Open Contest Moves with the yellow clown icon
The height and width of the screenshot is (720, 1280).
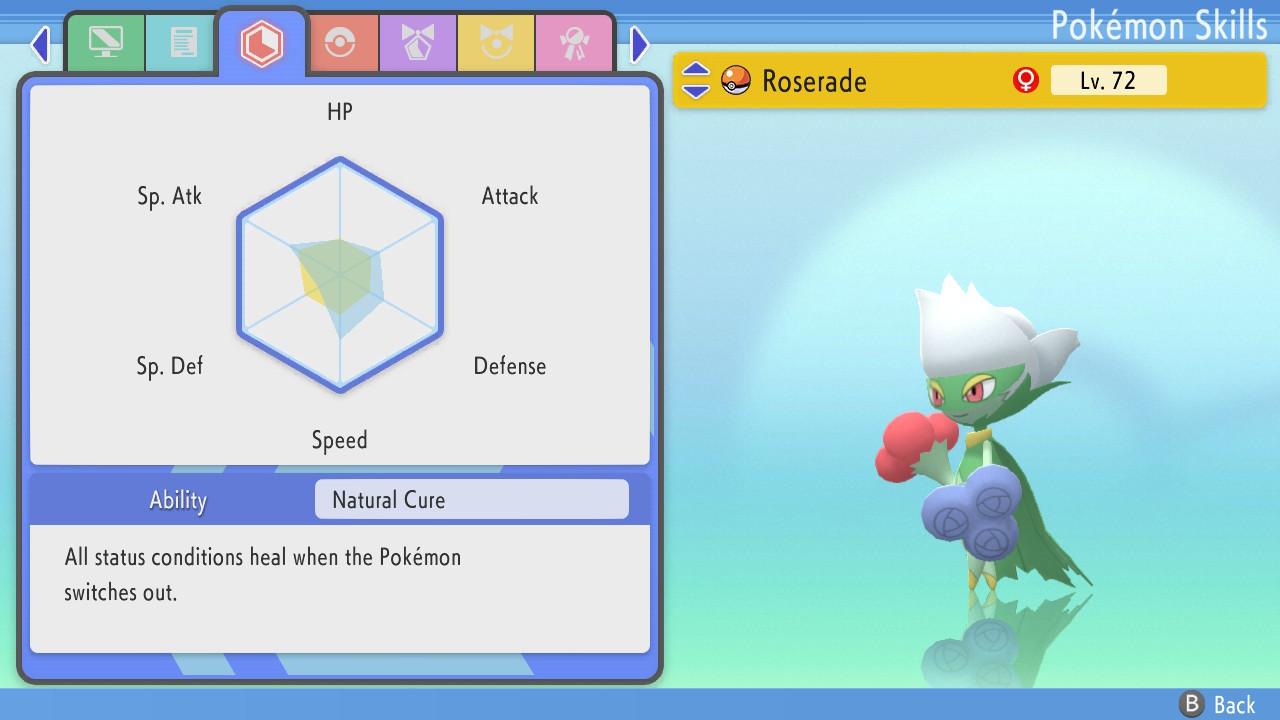tap(496, 42)
